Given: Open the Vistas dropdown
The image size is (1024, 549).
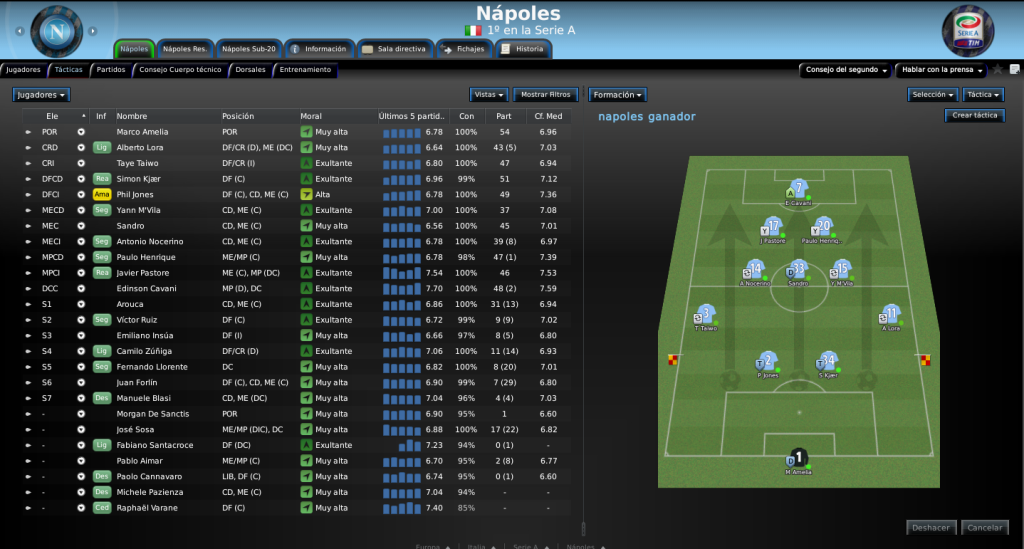Looking at the screenshot, I should tap(488, 95).
